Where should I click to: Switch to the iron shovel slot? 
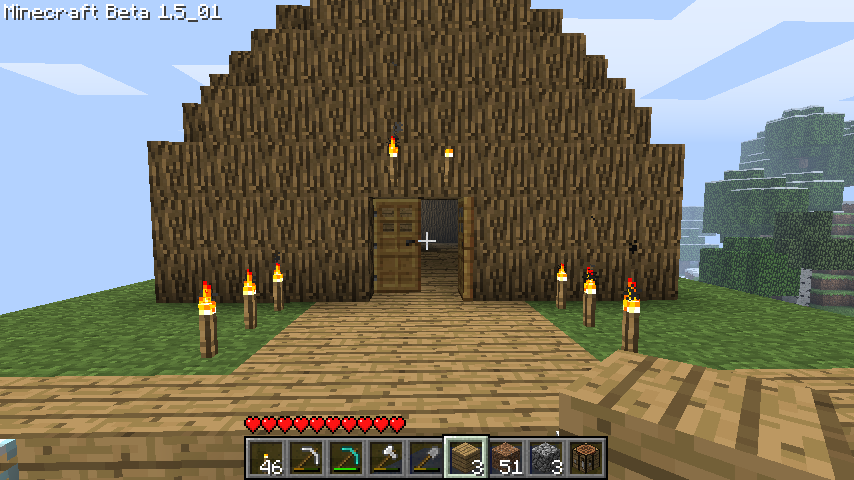coord(426,458)
